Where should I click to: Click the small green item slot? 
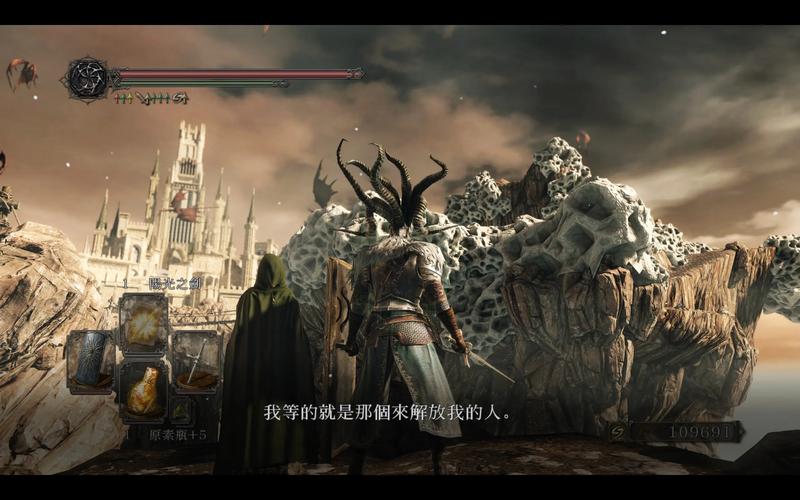(181, 410)
